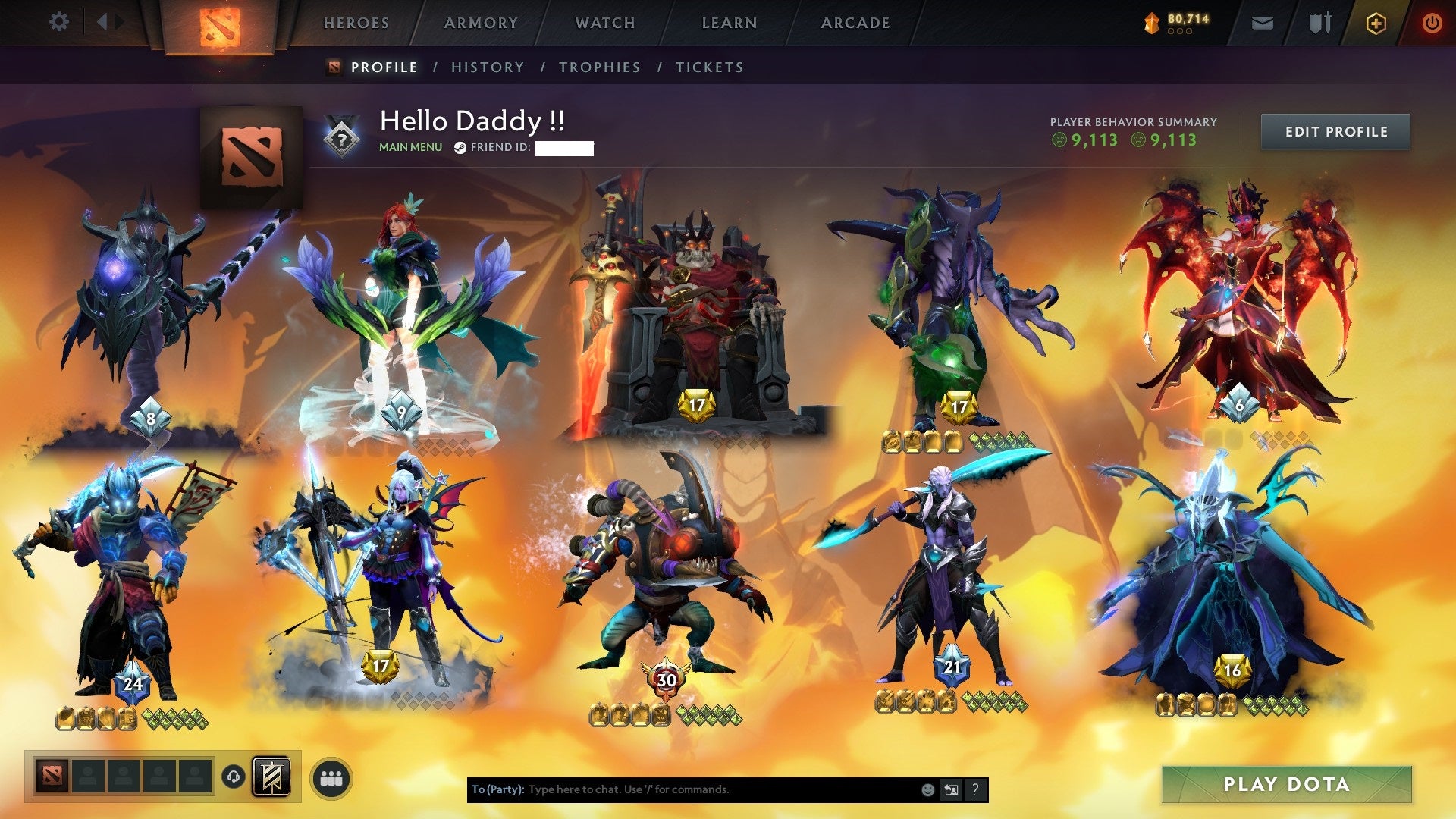The height and width of the screenshot is (819, 1456).
Task: Open the notifications envelope icon
Action: pos(1263,22)
